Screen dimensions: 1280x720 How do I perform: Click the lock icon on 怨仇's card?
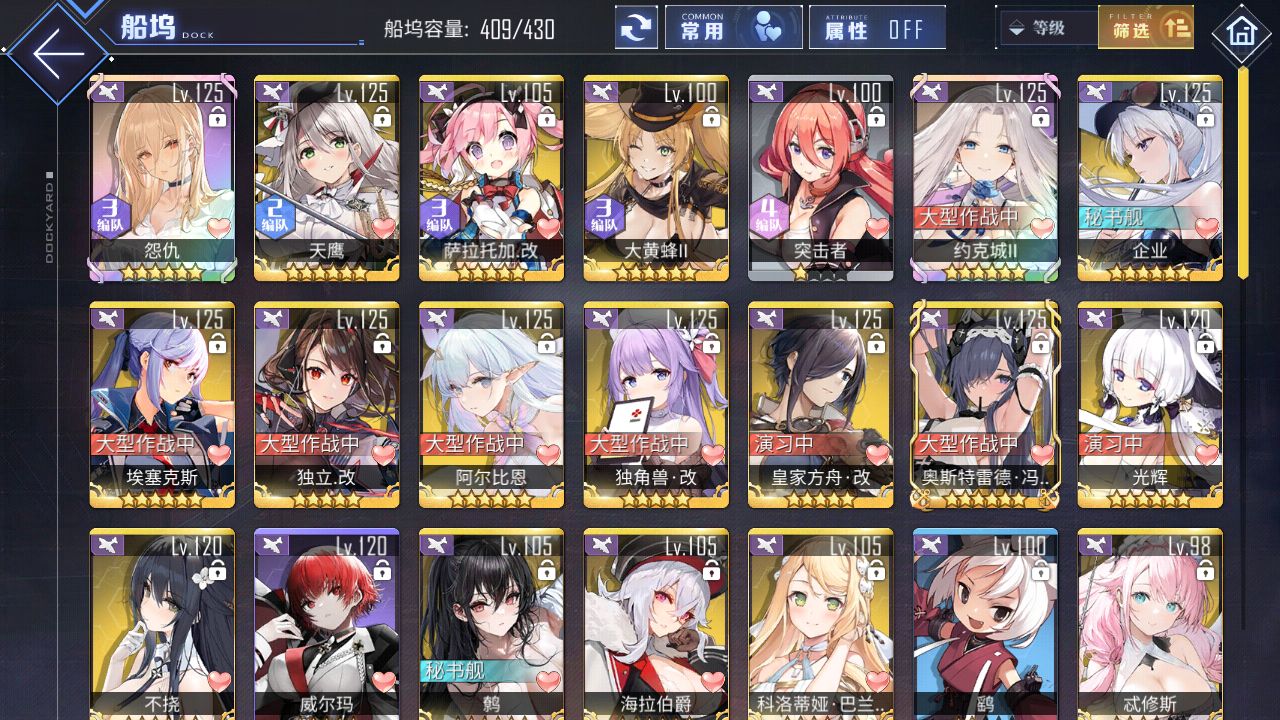(220, 117)
